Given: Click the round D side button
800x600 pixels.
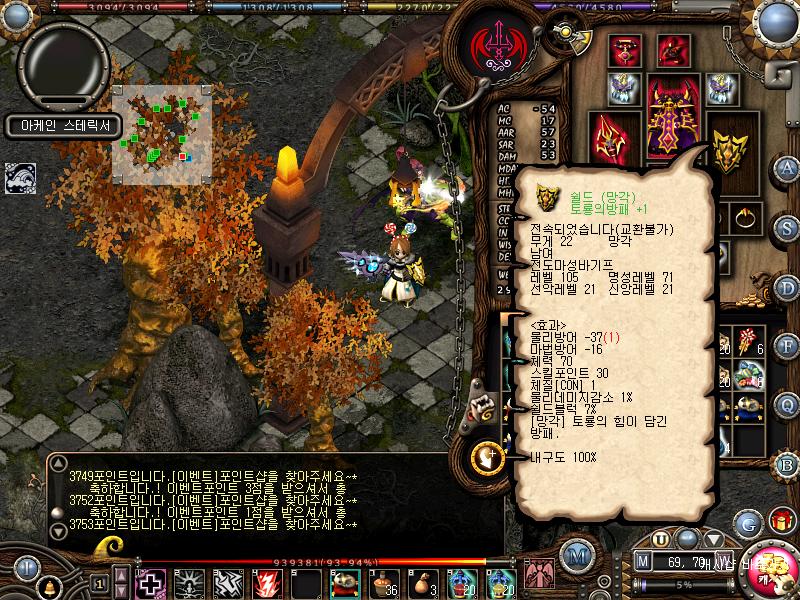Looking at the screenshot, I should [x=787, y=287].
